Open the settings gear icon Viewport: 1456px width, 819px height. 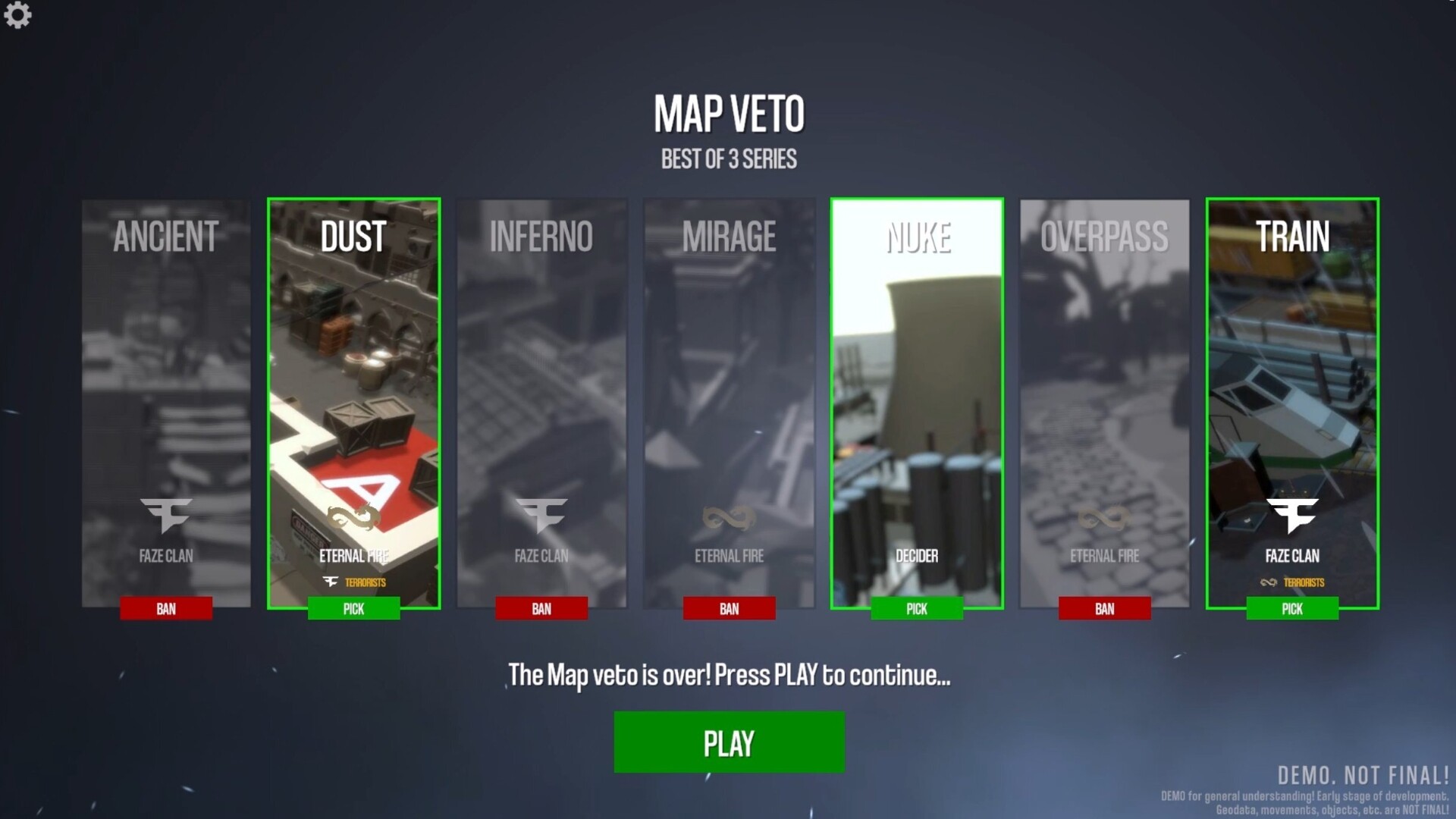(x=17, y=16)
